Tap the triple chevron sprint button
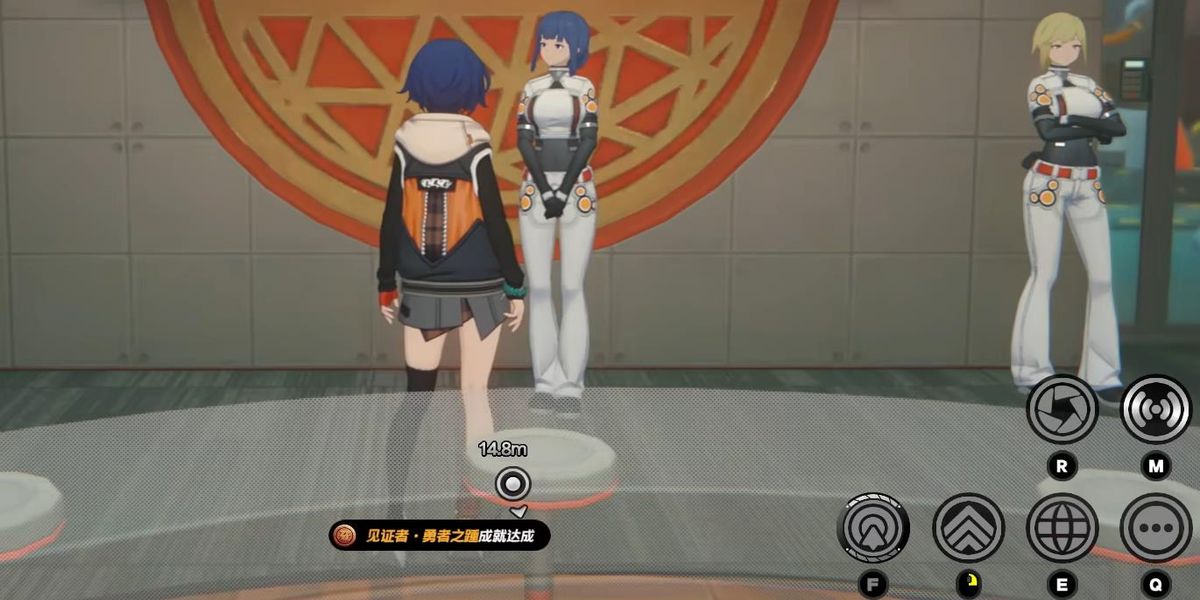This screenshot has height=600, width=1200. coord(968,527)
